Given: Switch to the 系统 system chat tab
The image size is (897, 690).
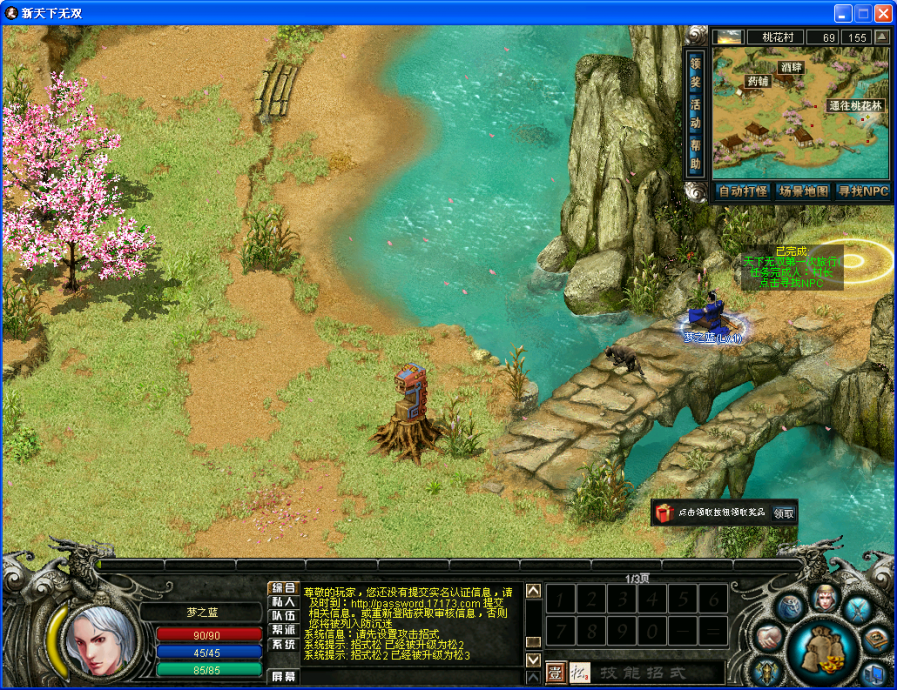Looking at the screenshot, I should click(283, 644).
